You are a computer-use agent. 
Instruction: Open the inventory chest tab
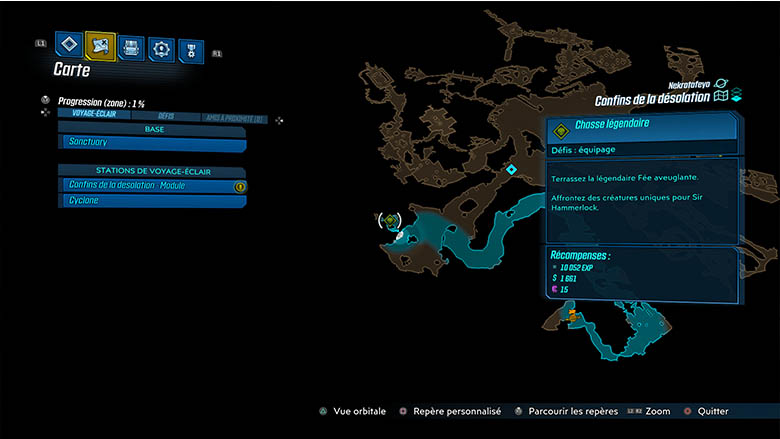click(131, 46)
